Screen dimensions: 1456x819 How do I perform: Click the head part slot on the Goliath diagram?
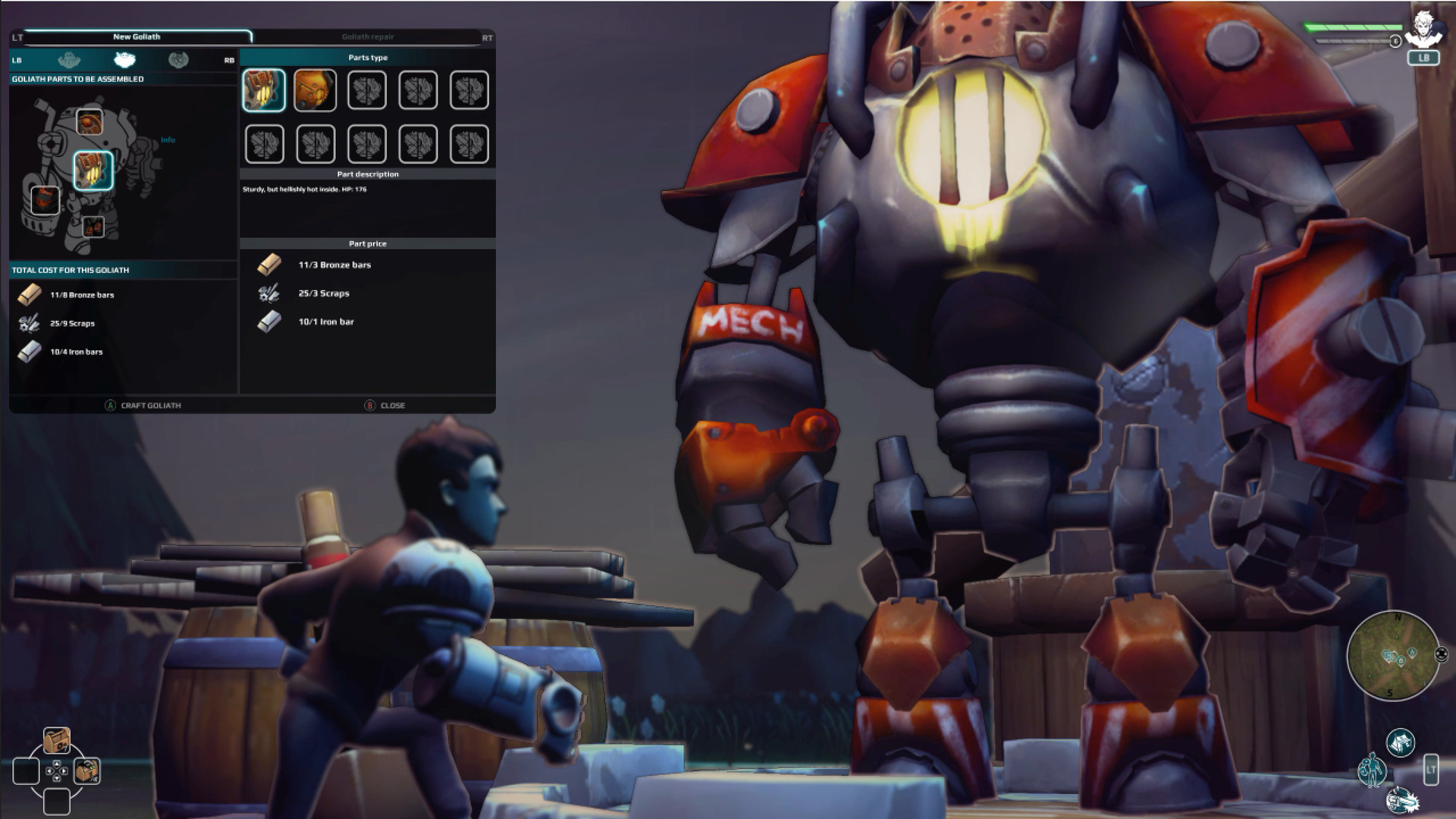91,123
